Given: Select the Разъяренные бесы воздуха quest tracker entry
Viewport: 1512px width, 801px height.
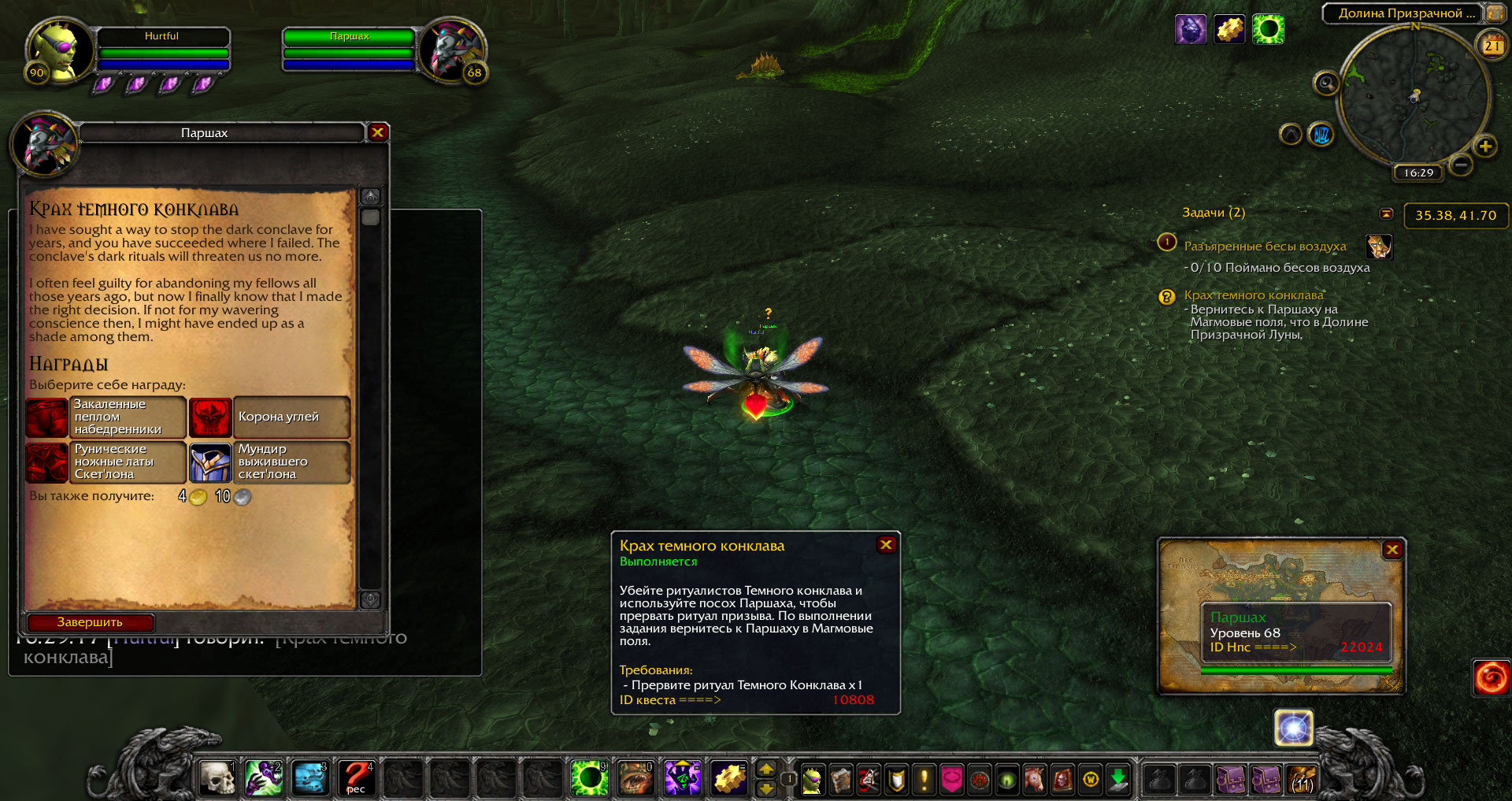Looking at the screenshot, I should [x=1265, y=247].
